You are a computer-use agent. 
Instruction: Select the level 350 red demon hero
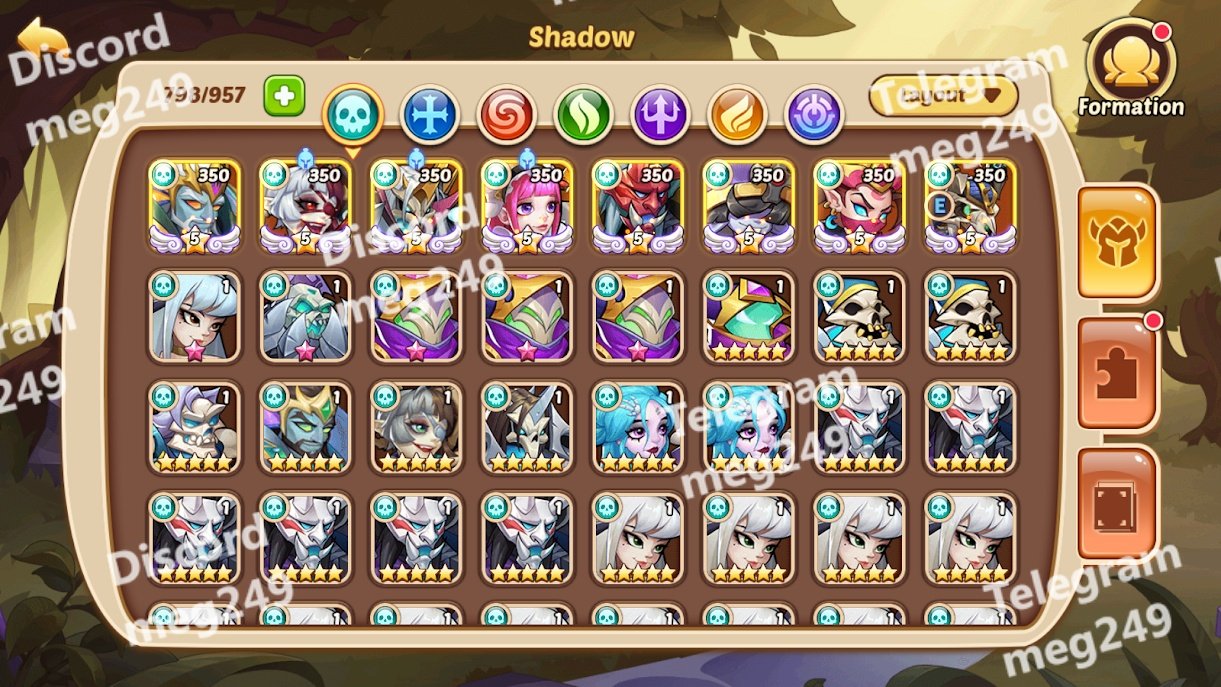[x=637, y=205]
